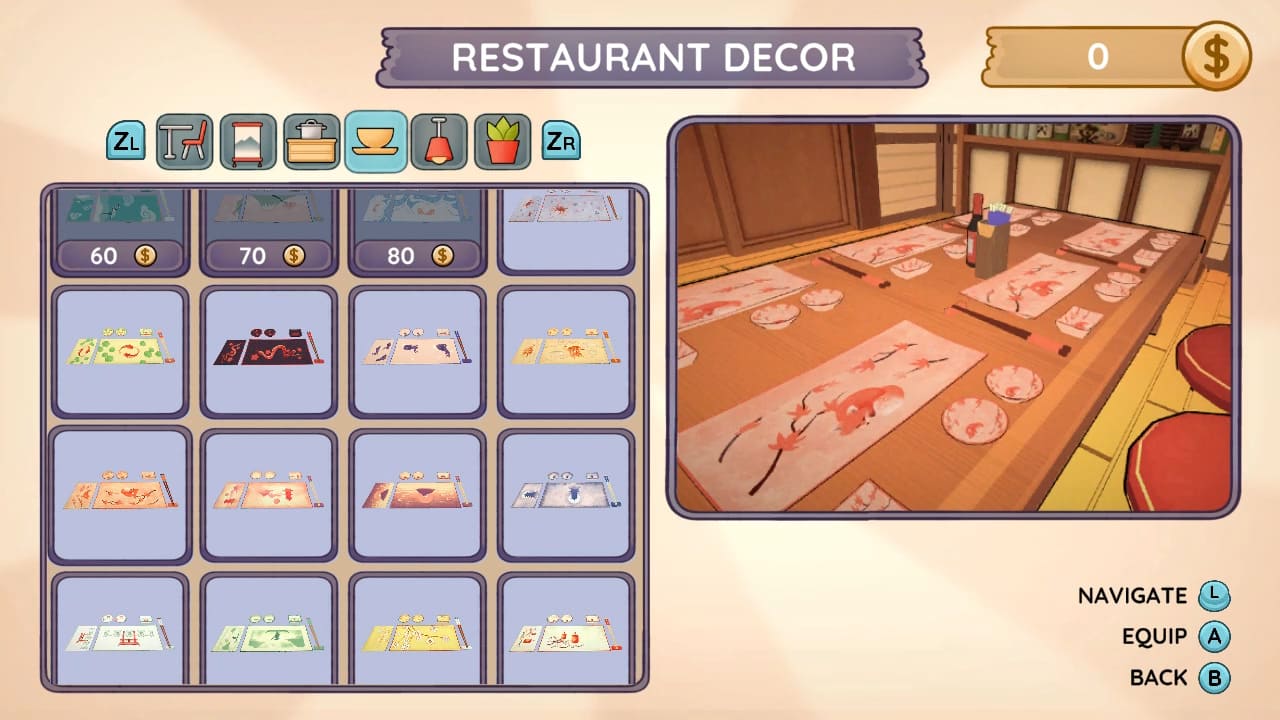
Task: Click the highlighted bowl tableware category icon
Action: 374,141
